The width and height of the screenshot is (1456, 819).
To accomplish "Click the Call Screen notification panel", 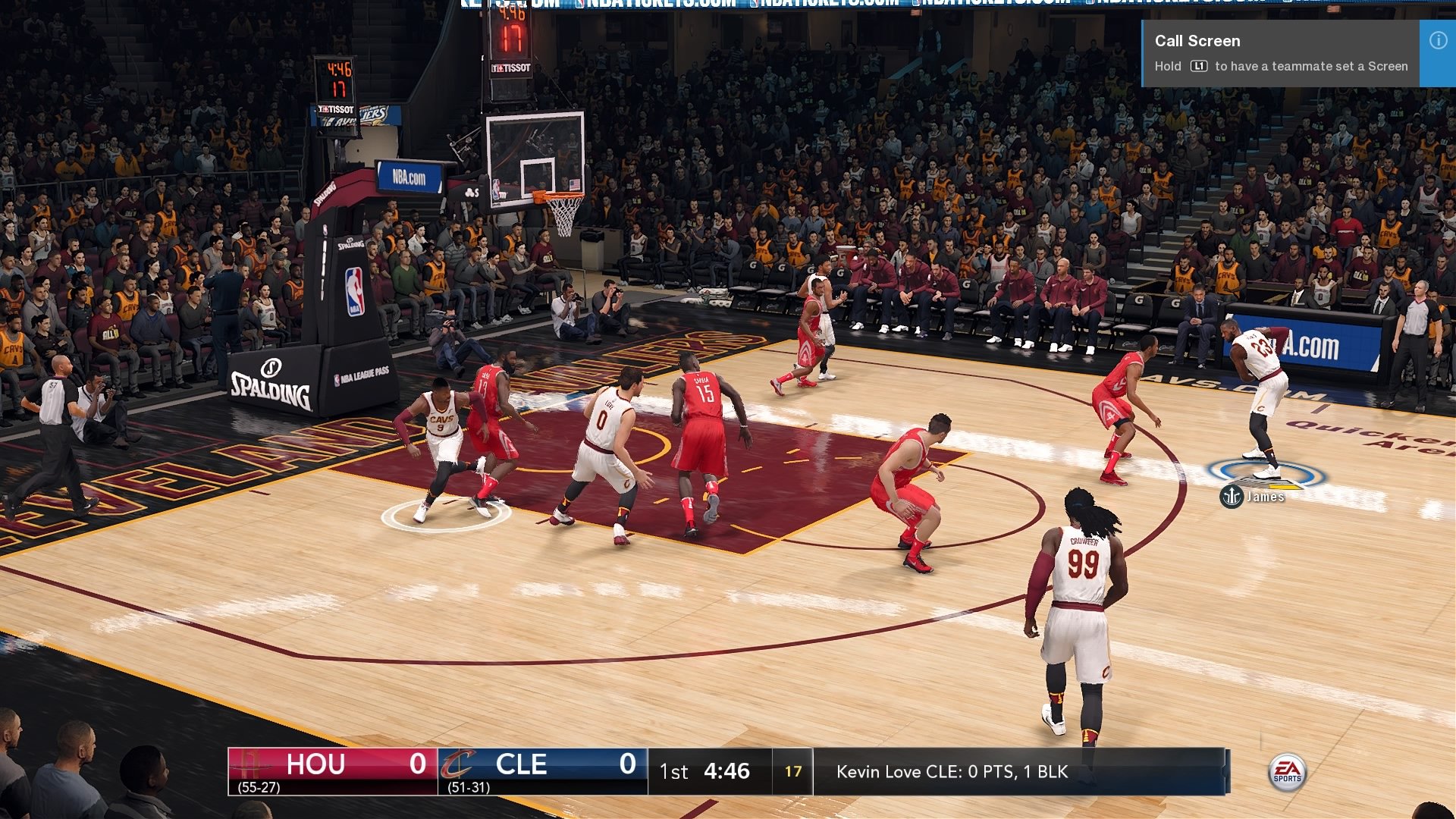I will (1282, 52).
